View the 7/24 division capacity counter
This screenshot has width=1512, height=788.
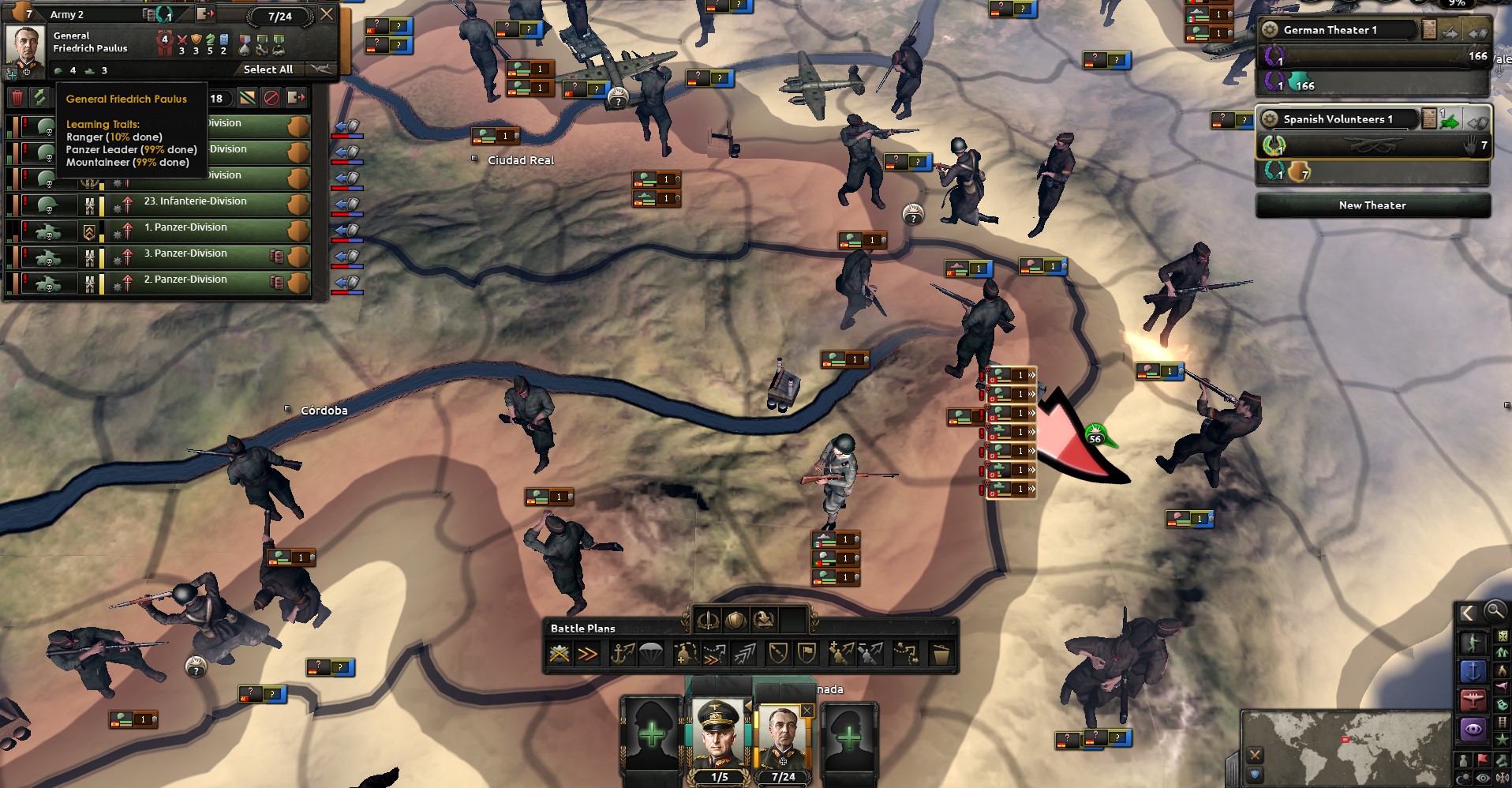280,16
